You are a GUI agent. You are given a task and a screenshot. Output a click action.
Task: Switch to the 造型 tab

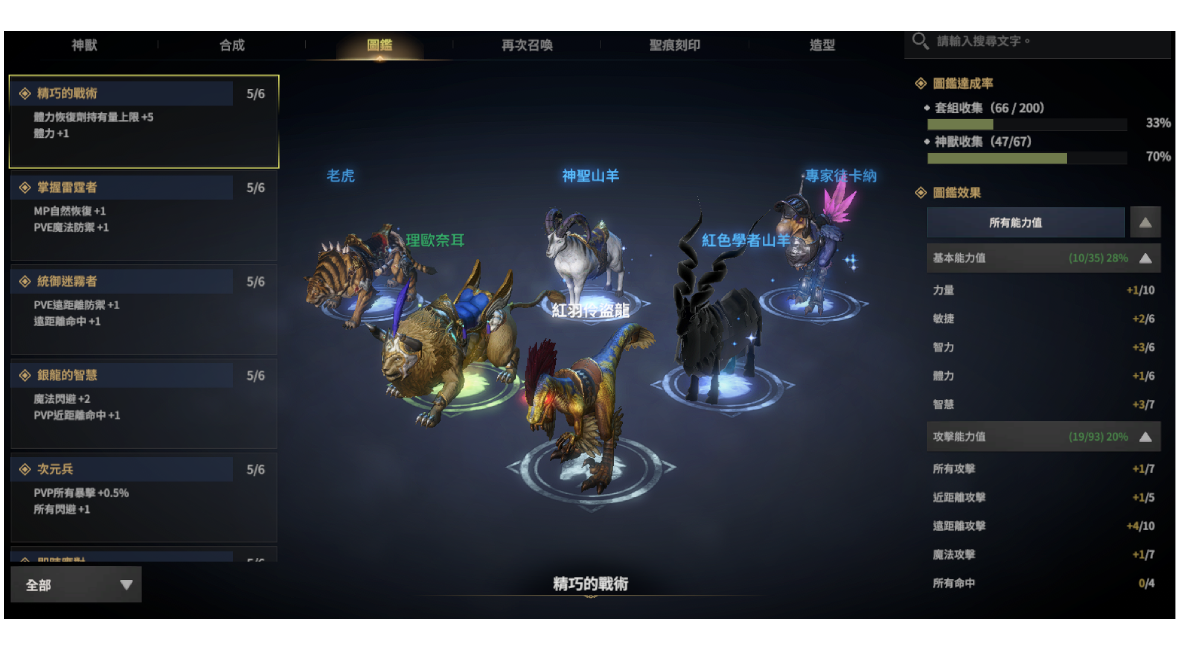pos(822,45)
